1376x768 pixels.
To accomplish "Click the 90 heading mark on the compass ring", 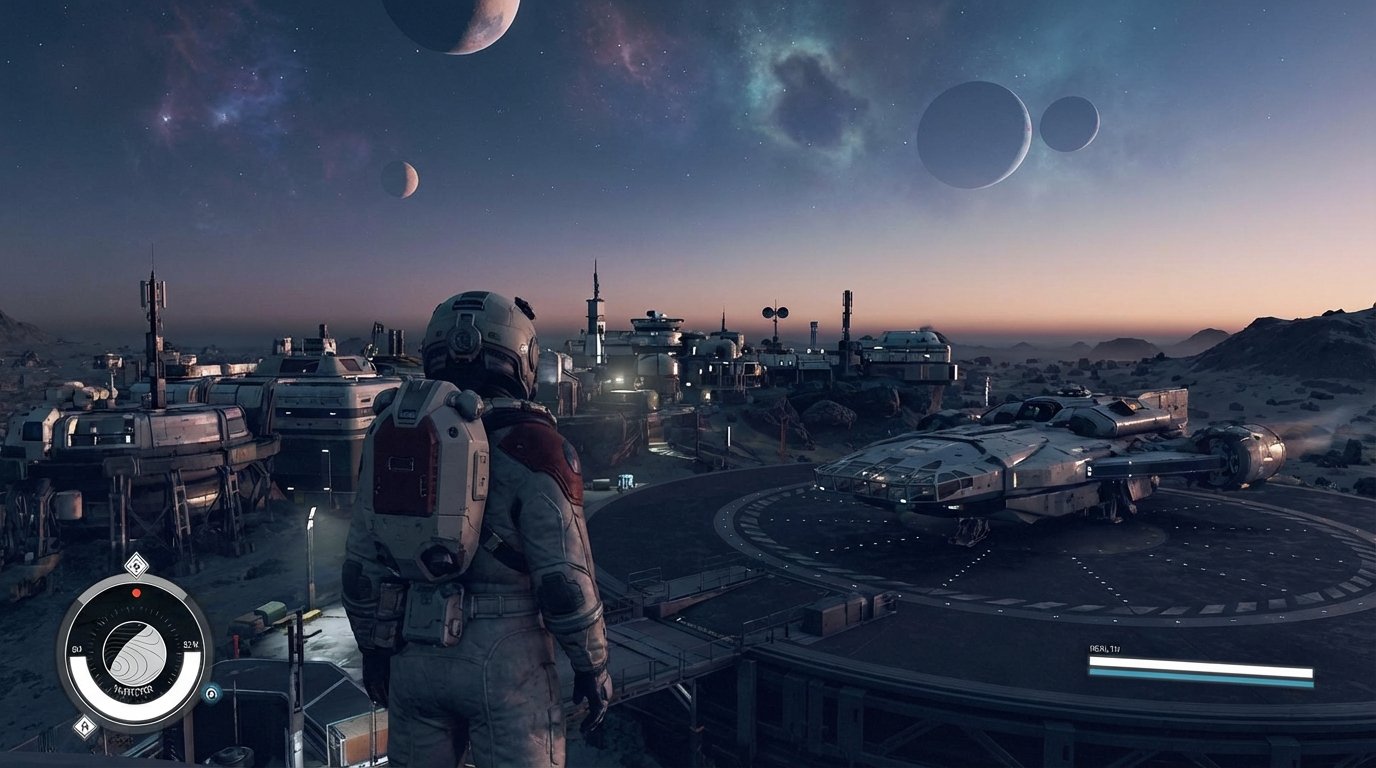I will point(77,648).
